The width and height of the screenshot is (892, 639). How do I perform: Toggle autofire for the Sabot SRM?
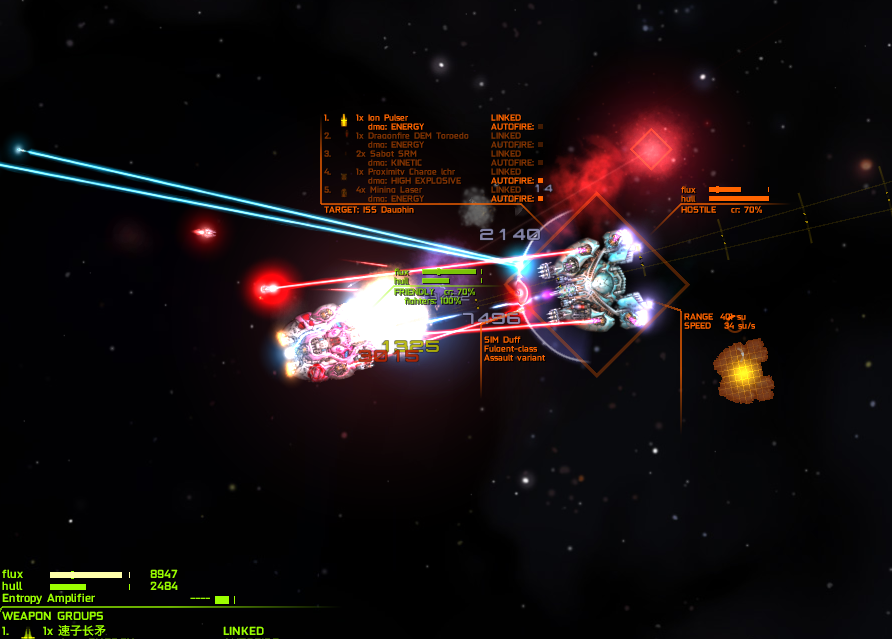(540, 163)
